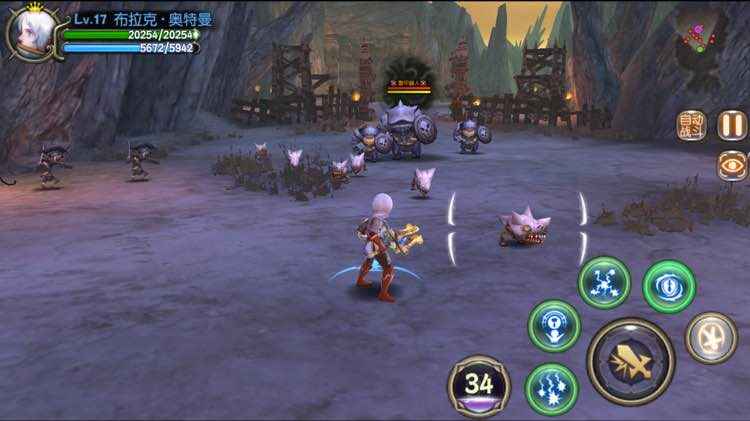Trigger the hammer slam shockwave skill
The height and width of the screenshot is (421, 750).
click(x=554, y=326)
